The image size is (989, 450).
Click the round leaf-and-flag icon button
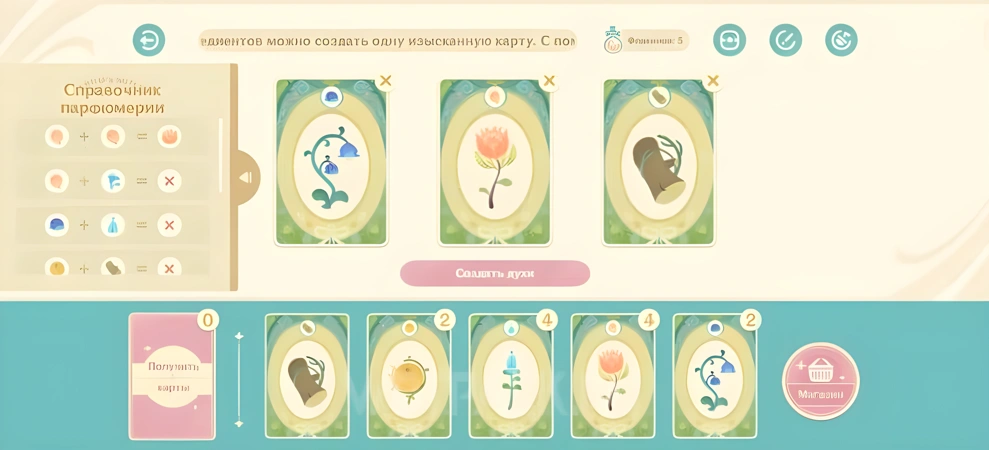(x=841, y=40)
